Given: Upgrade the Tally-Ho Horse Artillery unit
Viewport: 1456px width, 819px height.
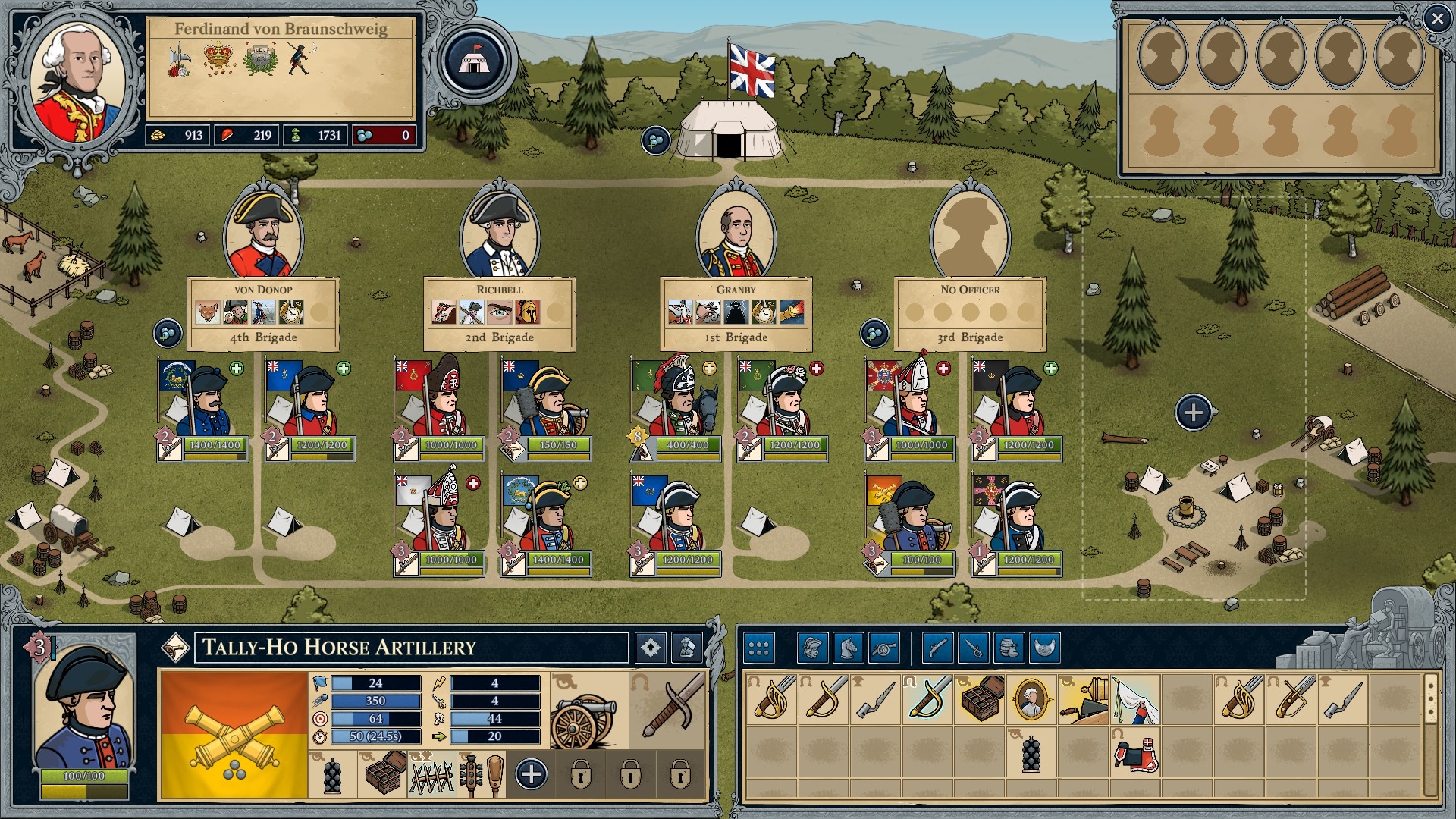Looking at the screenshot, I should point(650,648).
